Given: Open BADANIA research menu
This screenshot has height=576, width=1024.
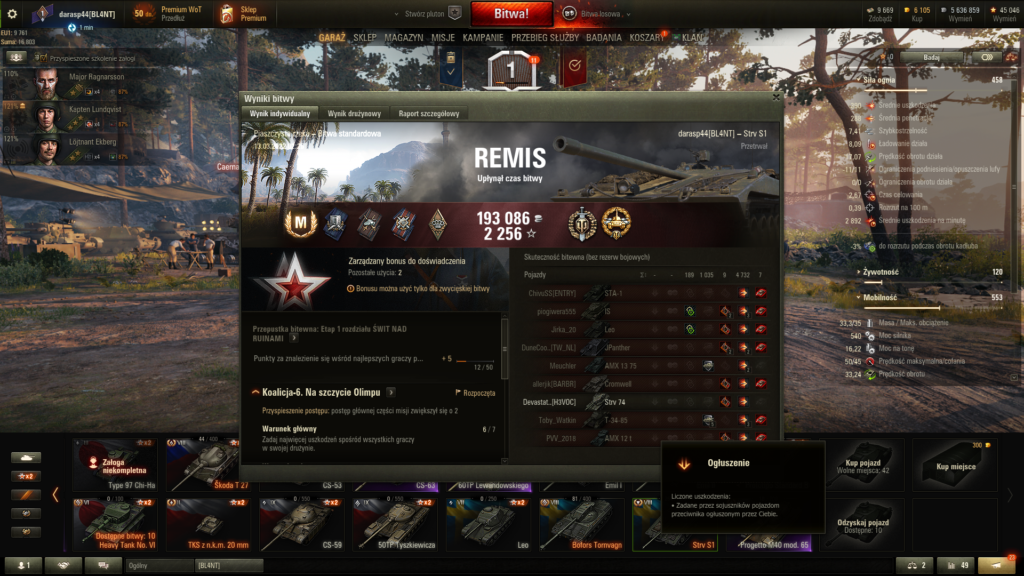Looking at the screenshot, I should pyautogui.click(x=604, y=37).
